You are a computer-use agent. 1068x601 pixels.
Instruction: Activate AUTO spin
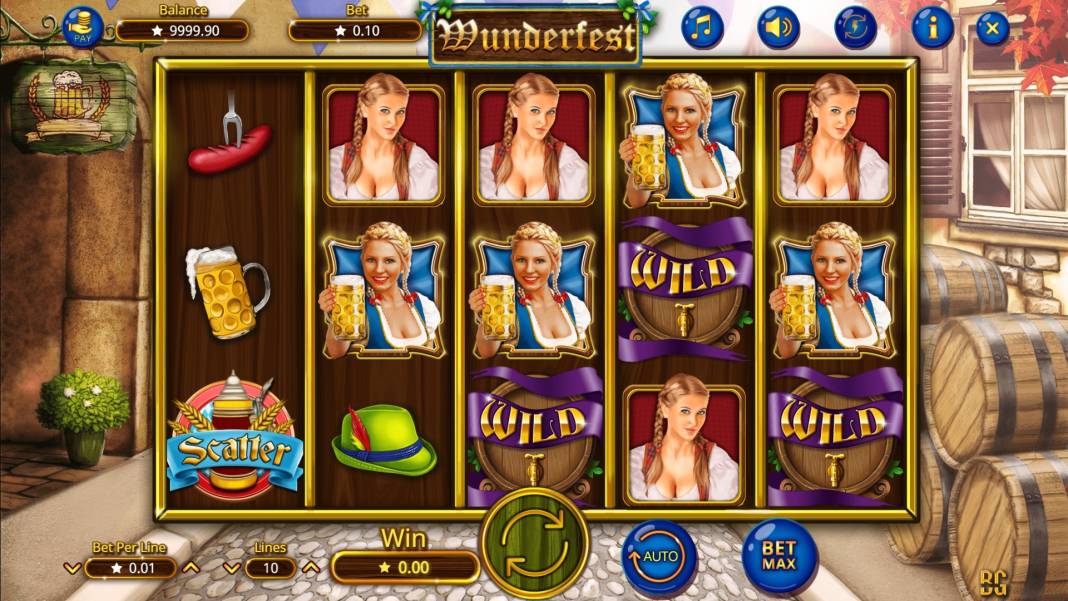click(x=659, y=556)
